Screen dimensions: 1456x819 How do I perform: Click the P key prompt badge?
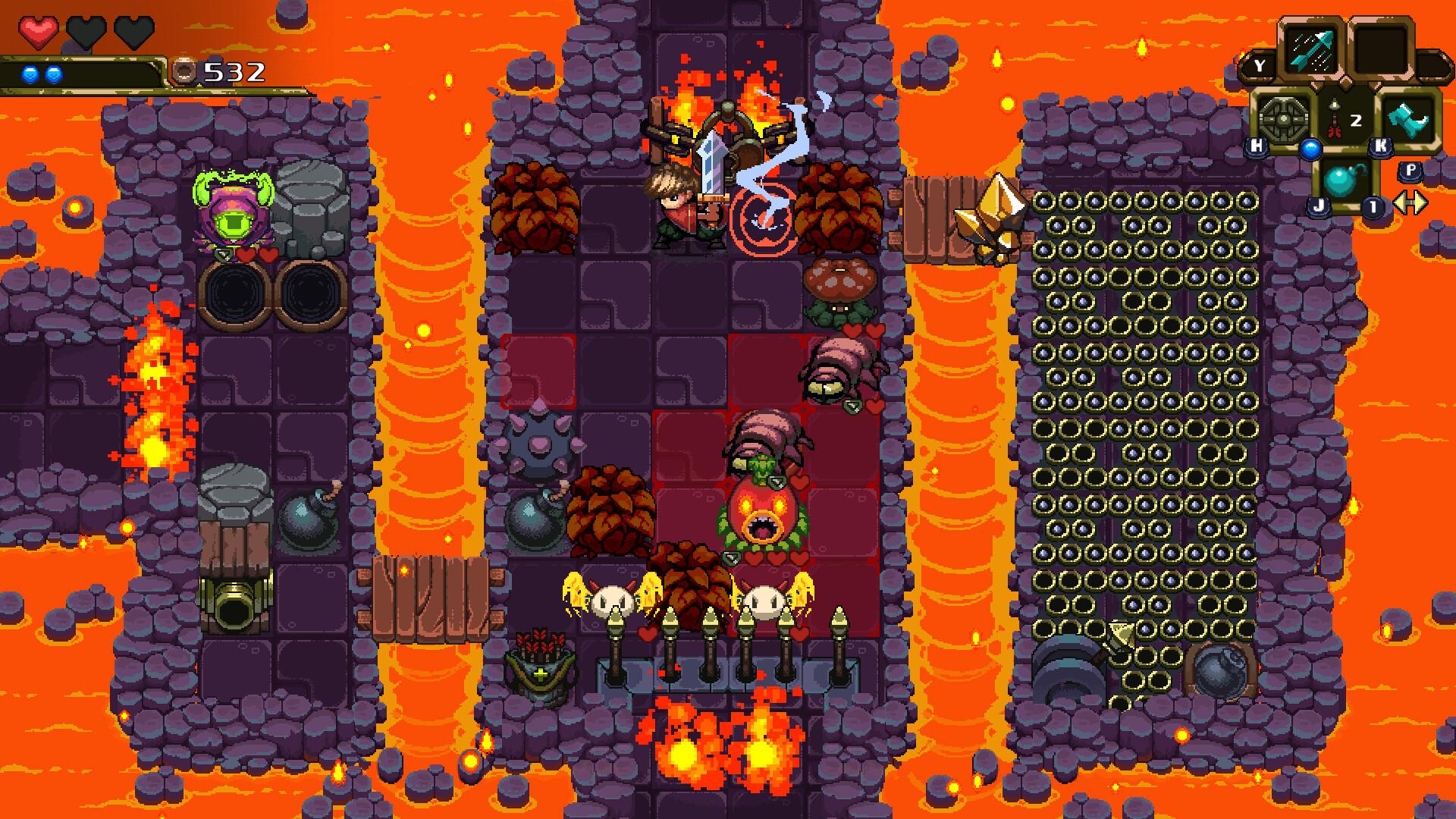[1411, 171]
